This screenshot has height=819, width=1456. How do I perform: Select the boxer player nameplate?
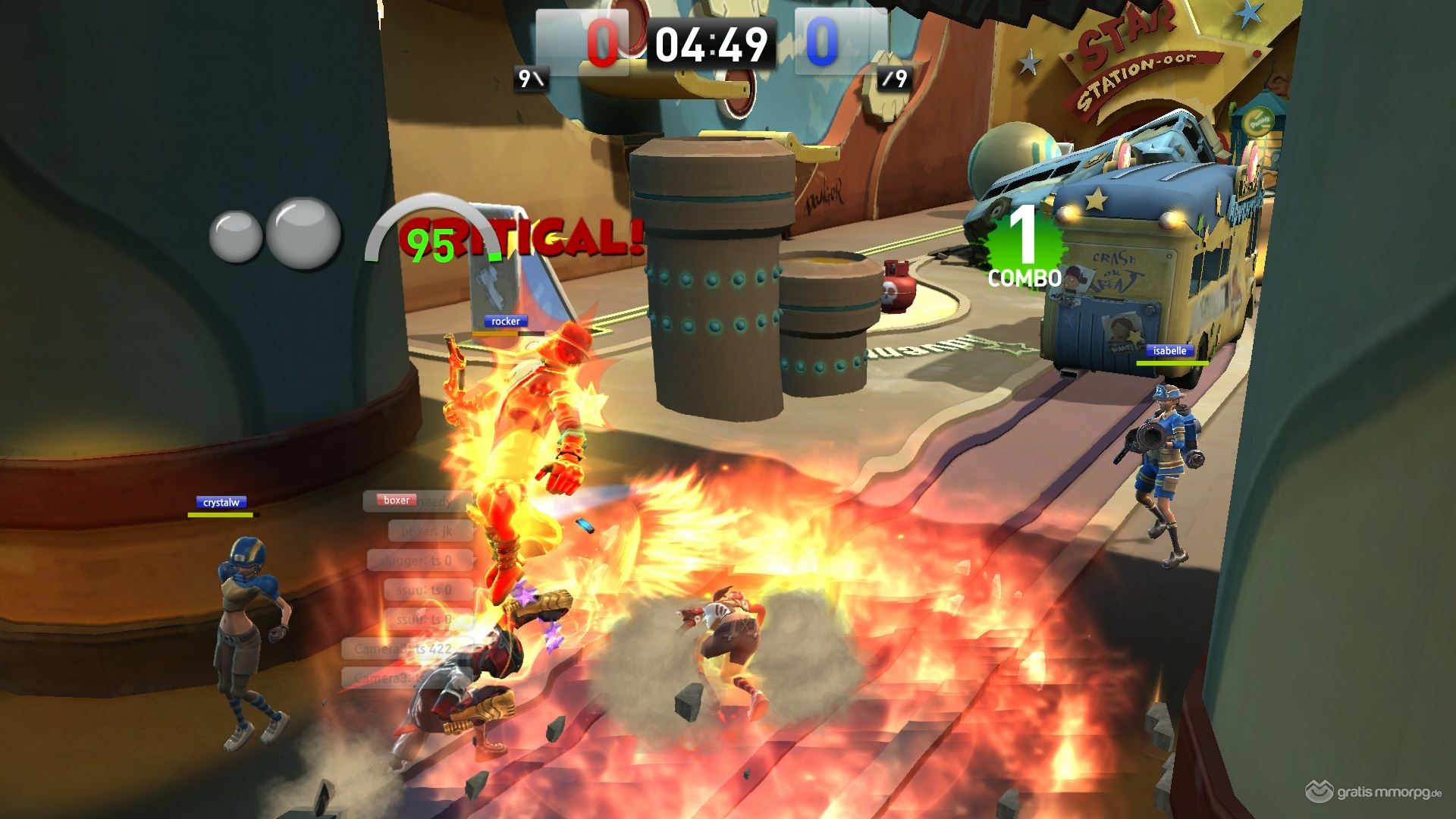pyautogui.click(x=396, y=500)
